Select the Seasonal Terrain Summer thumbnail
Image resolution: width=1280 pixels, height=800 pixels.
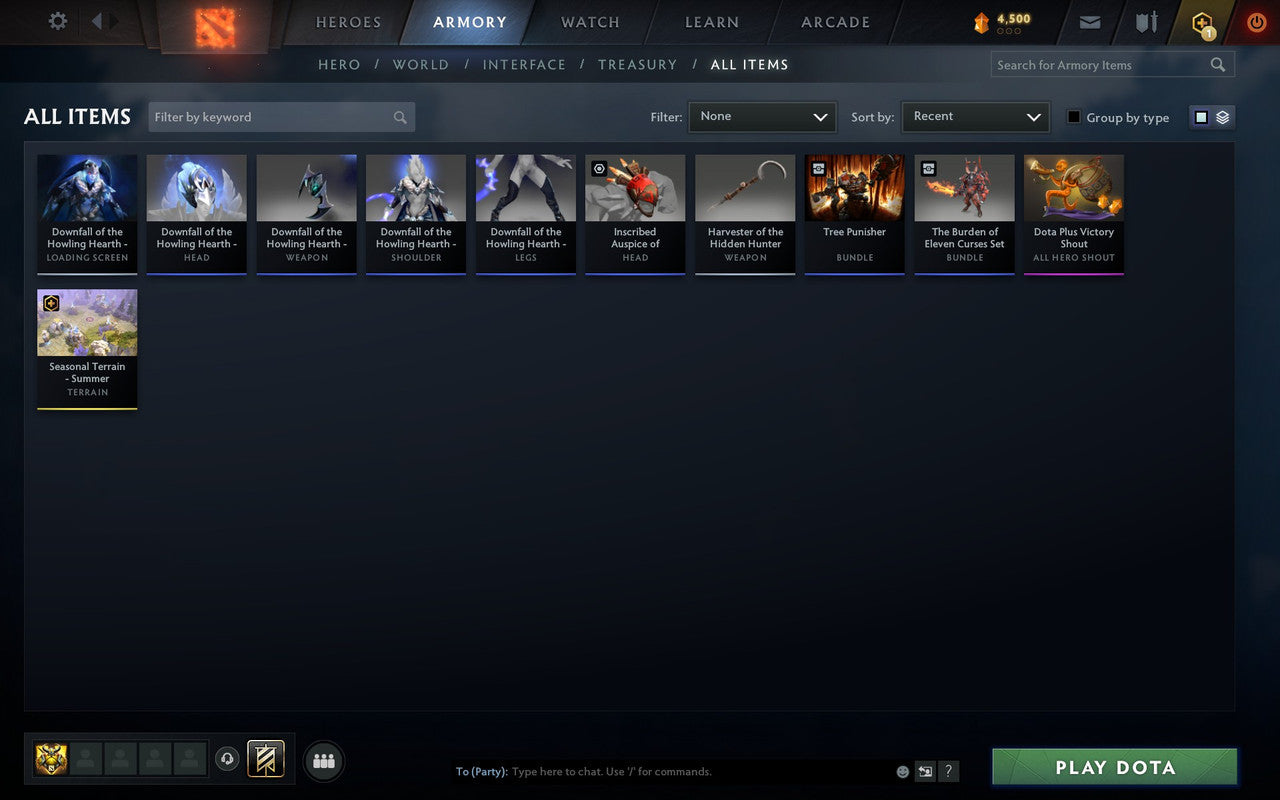point(87,322)
